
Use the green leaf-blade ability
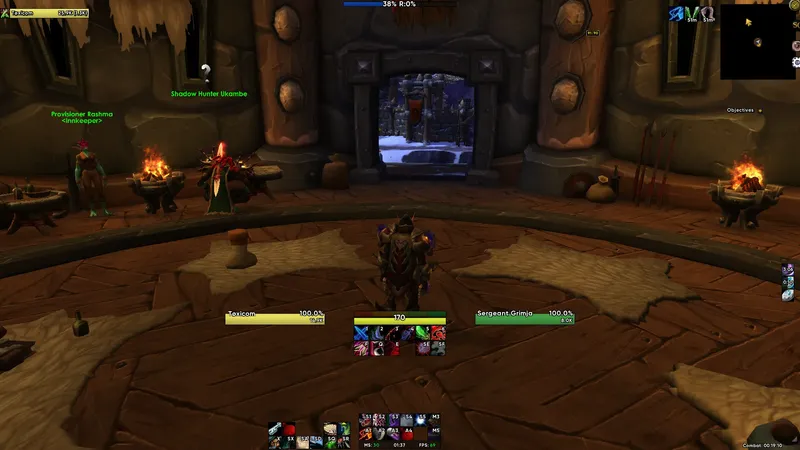tap(423, 333)
